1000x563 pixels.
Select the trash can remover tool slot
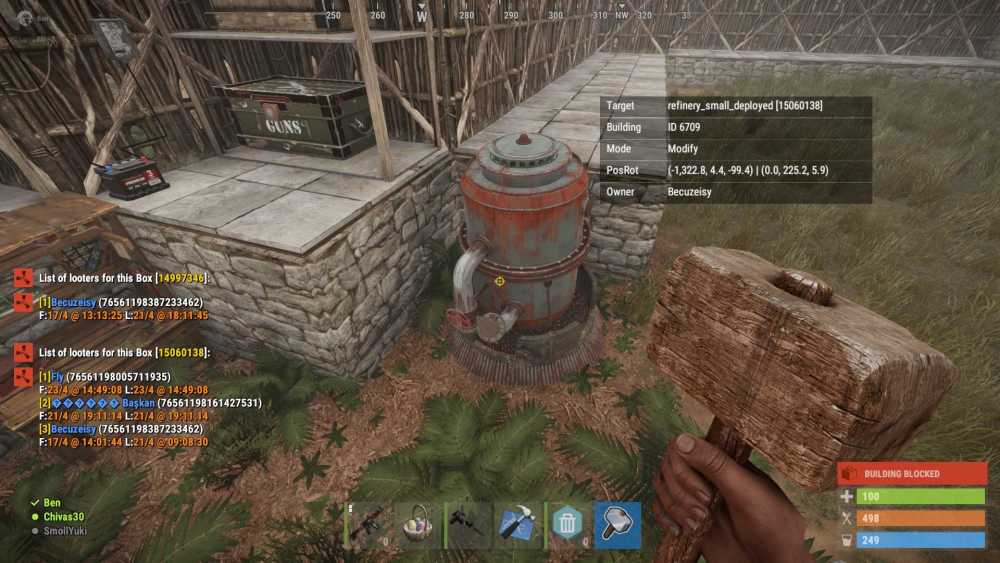(x=567, y=525)
